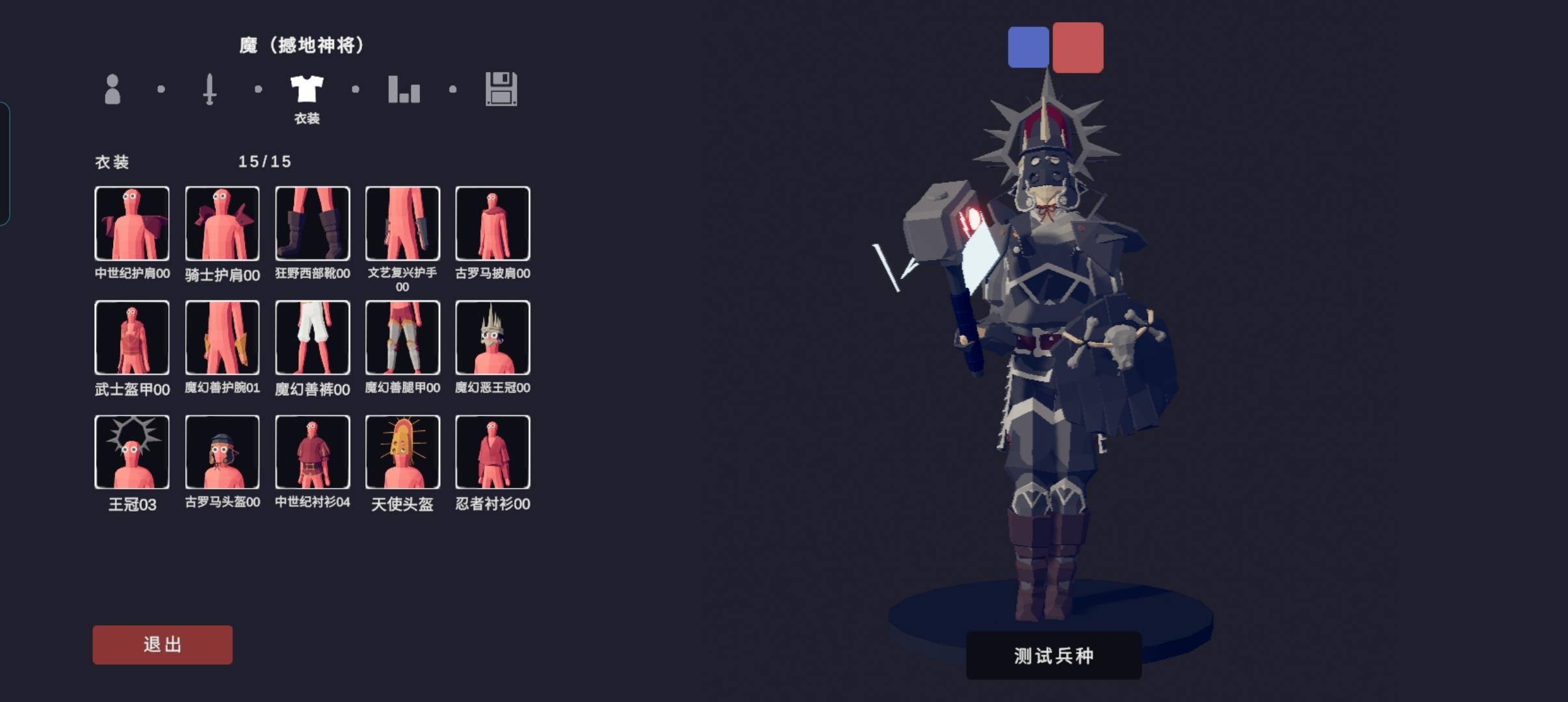1568x702 pixels.
Task: Equip the 古罗马披肩00 cape
Action: 493,223
